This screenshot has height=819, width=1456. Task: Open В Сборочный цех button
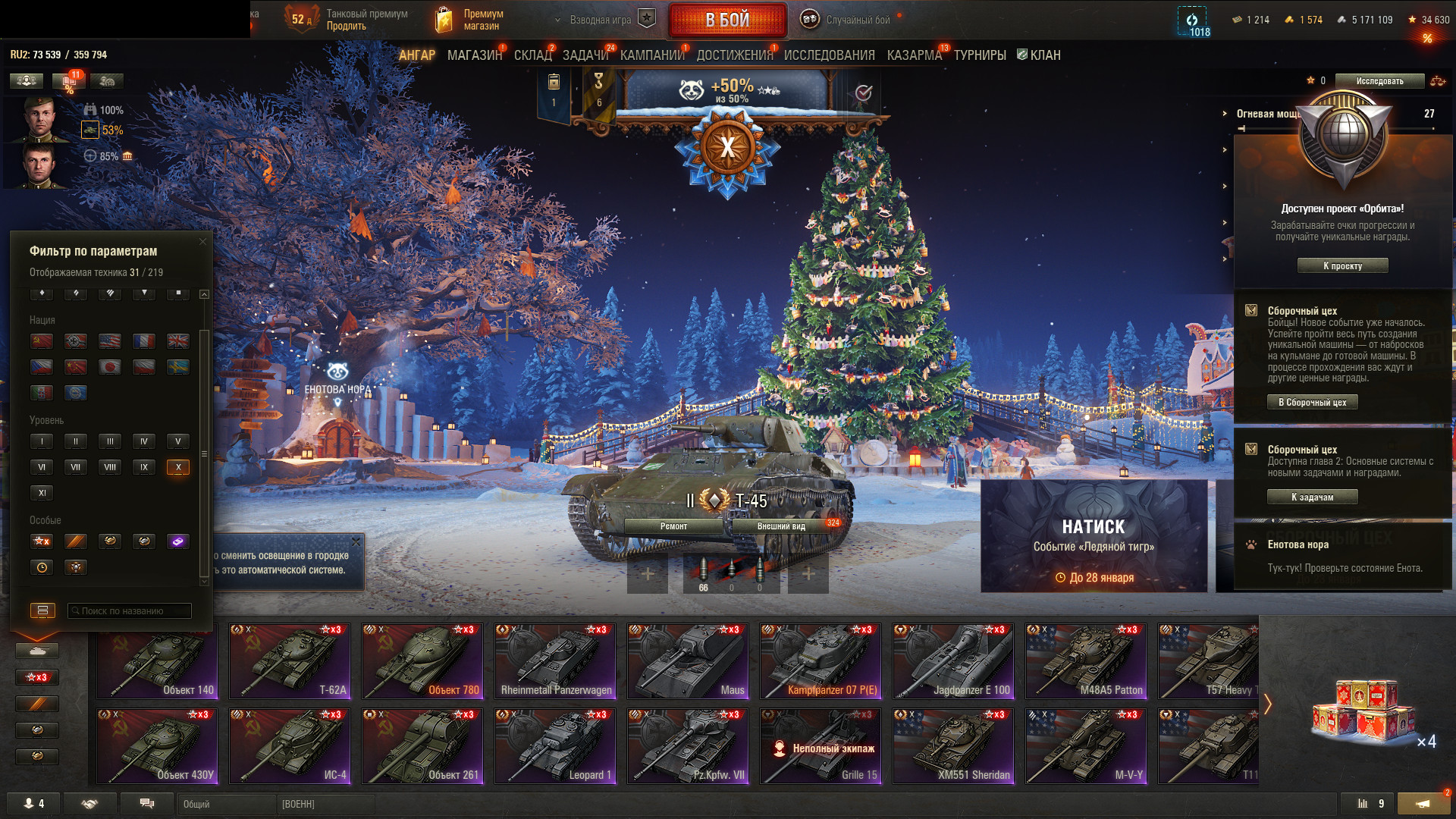[1312, 403]
